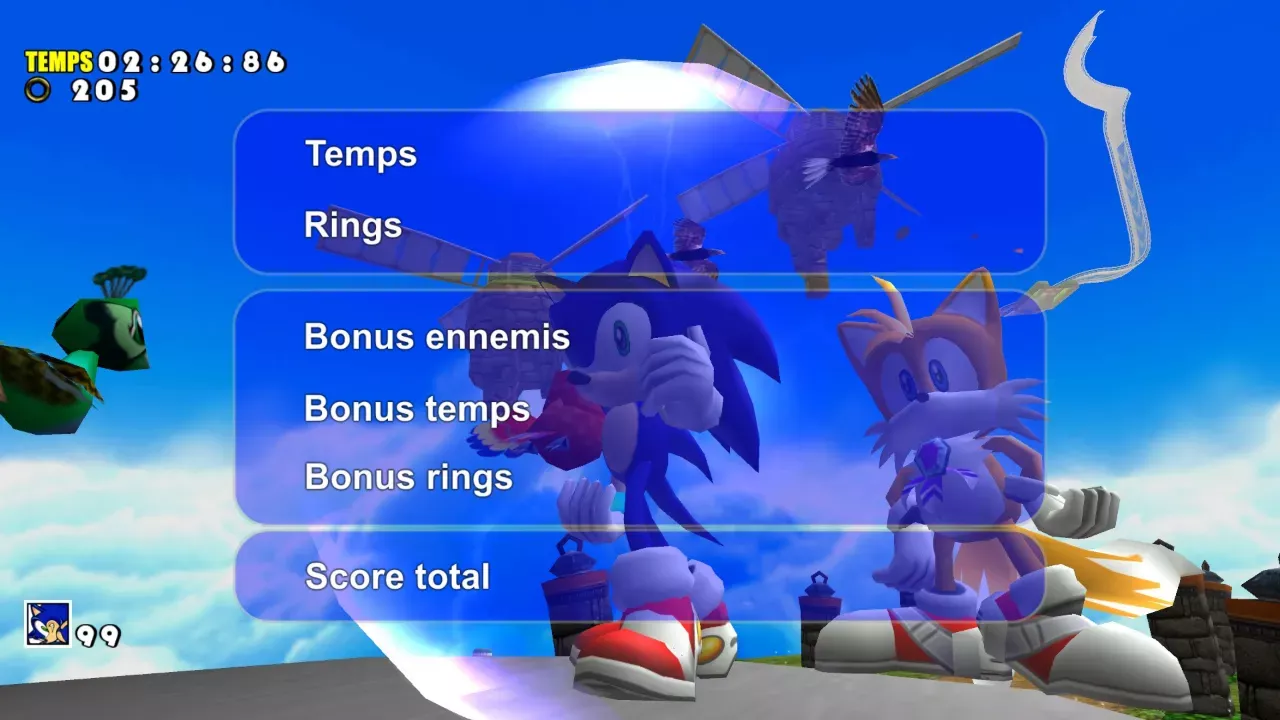
Task: Select the Rings results entry
Action: click(x=352, y=225)
